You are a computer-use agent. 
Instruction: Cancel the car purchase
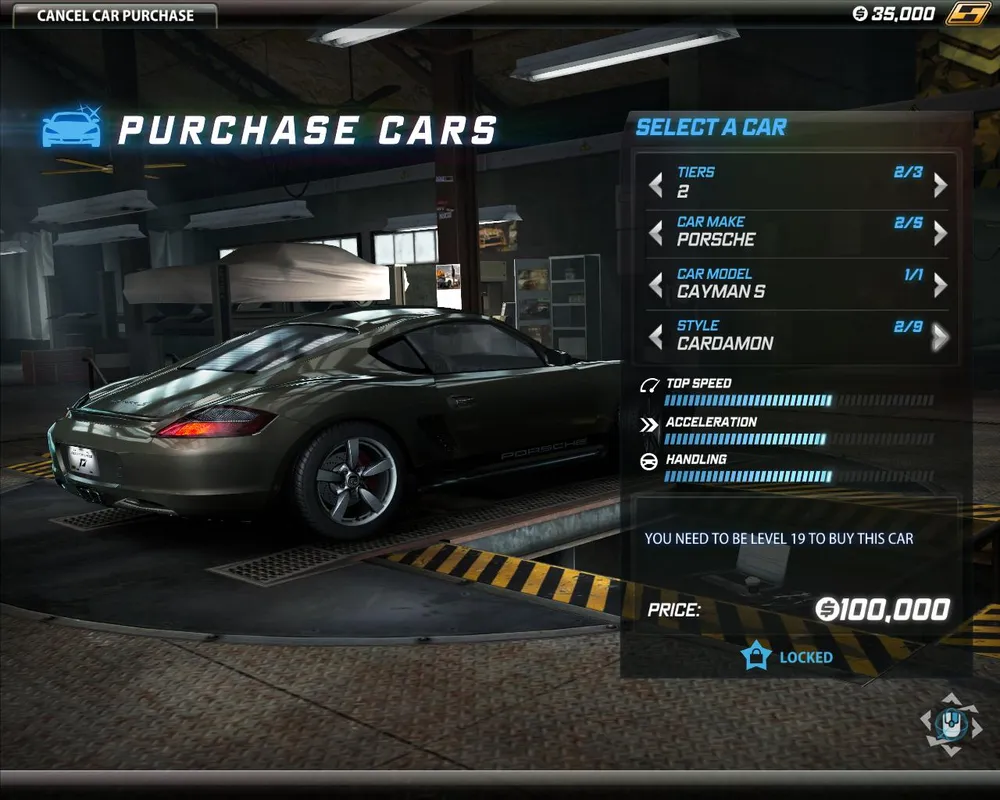(115, 16)
